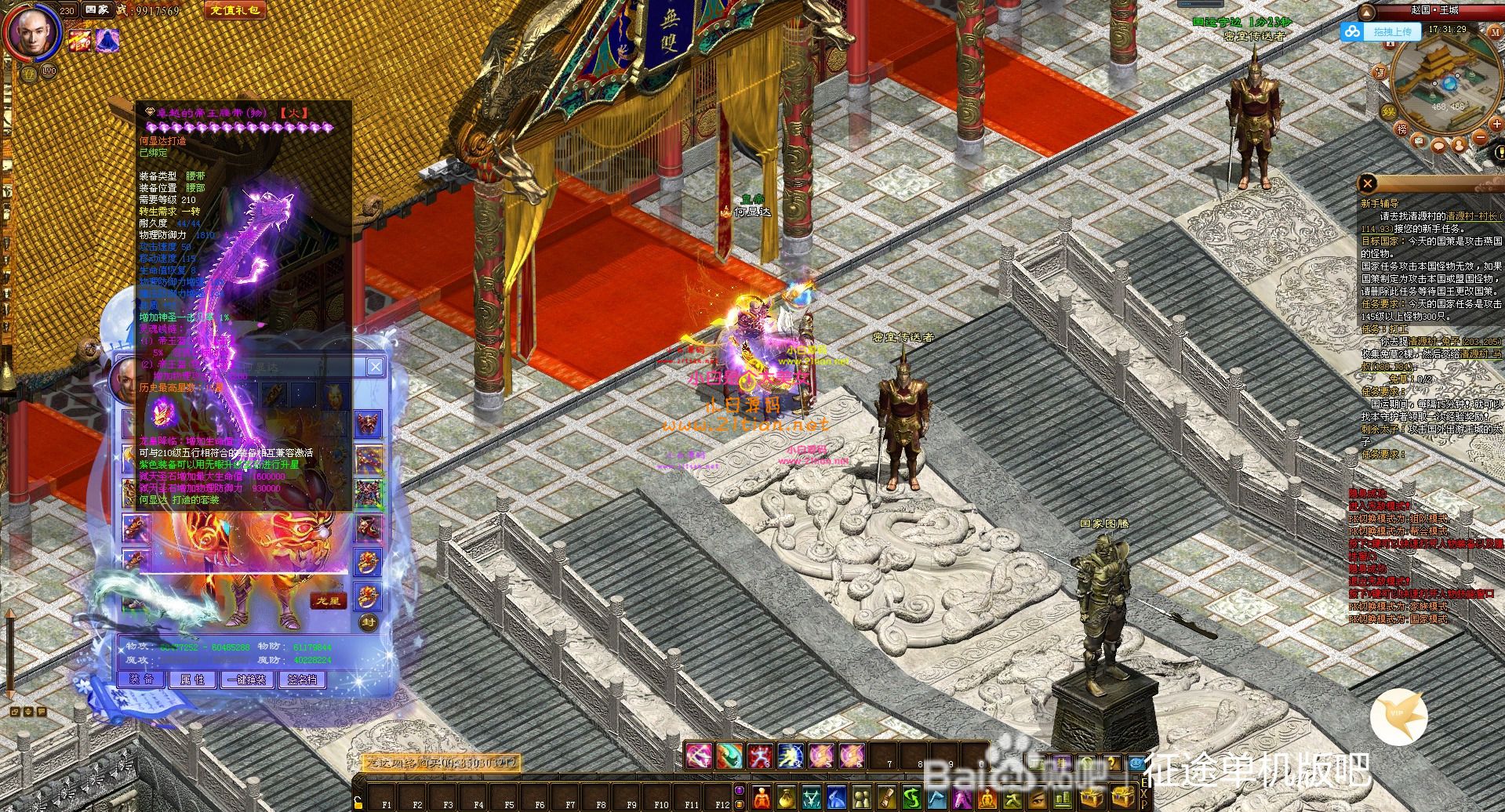Open the blue rabbit mount icon

[837, 798]
